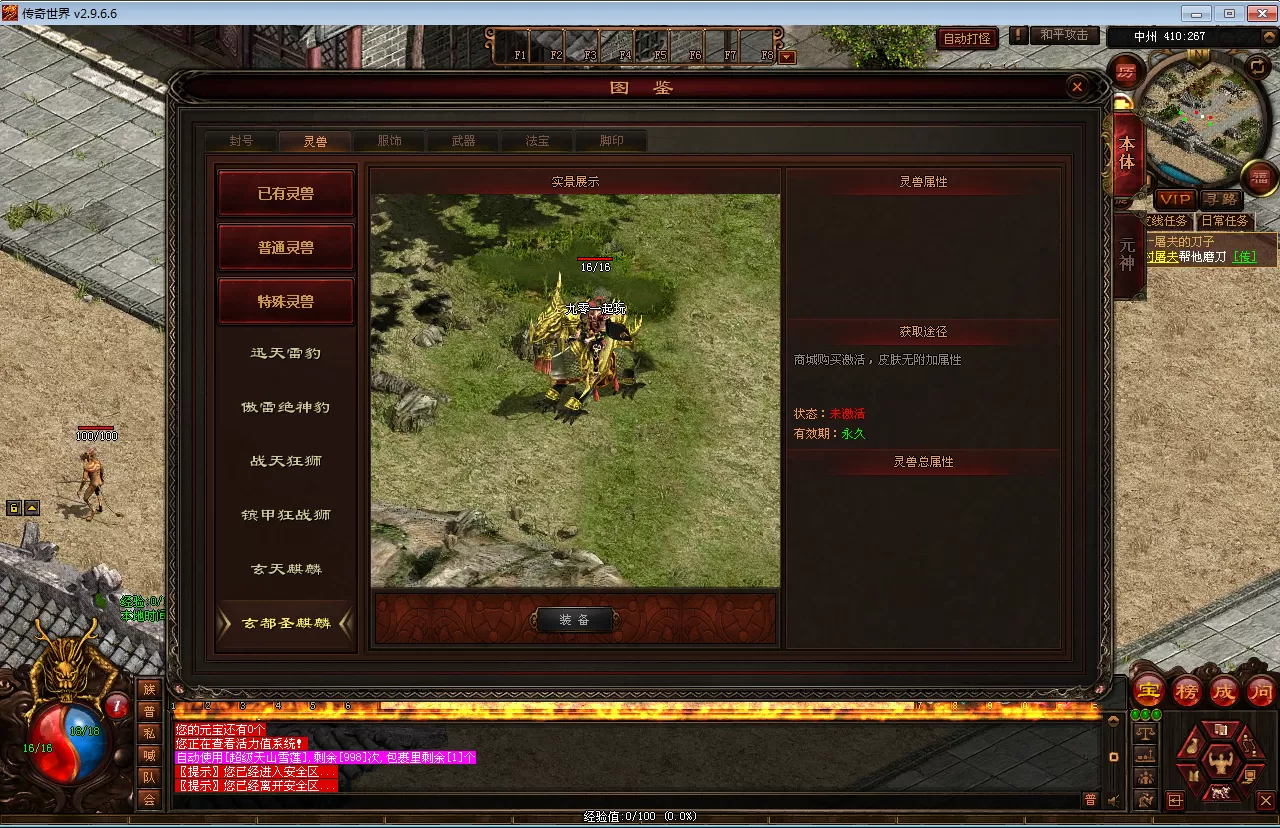Choose the 玄天麒麟 list entry
This screenshot has height=828, width=1280.
(x=286, y=569)
